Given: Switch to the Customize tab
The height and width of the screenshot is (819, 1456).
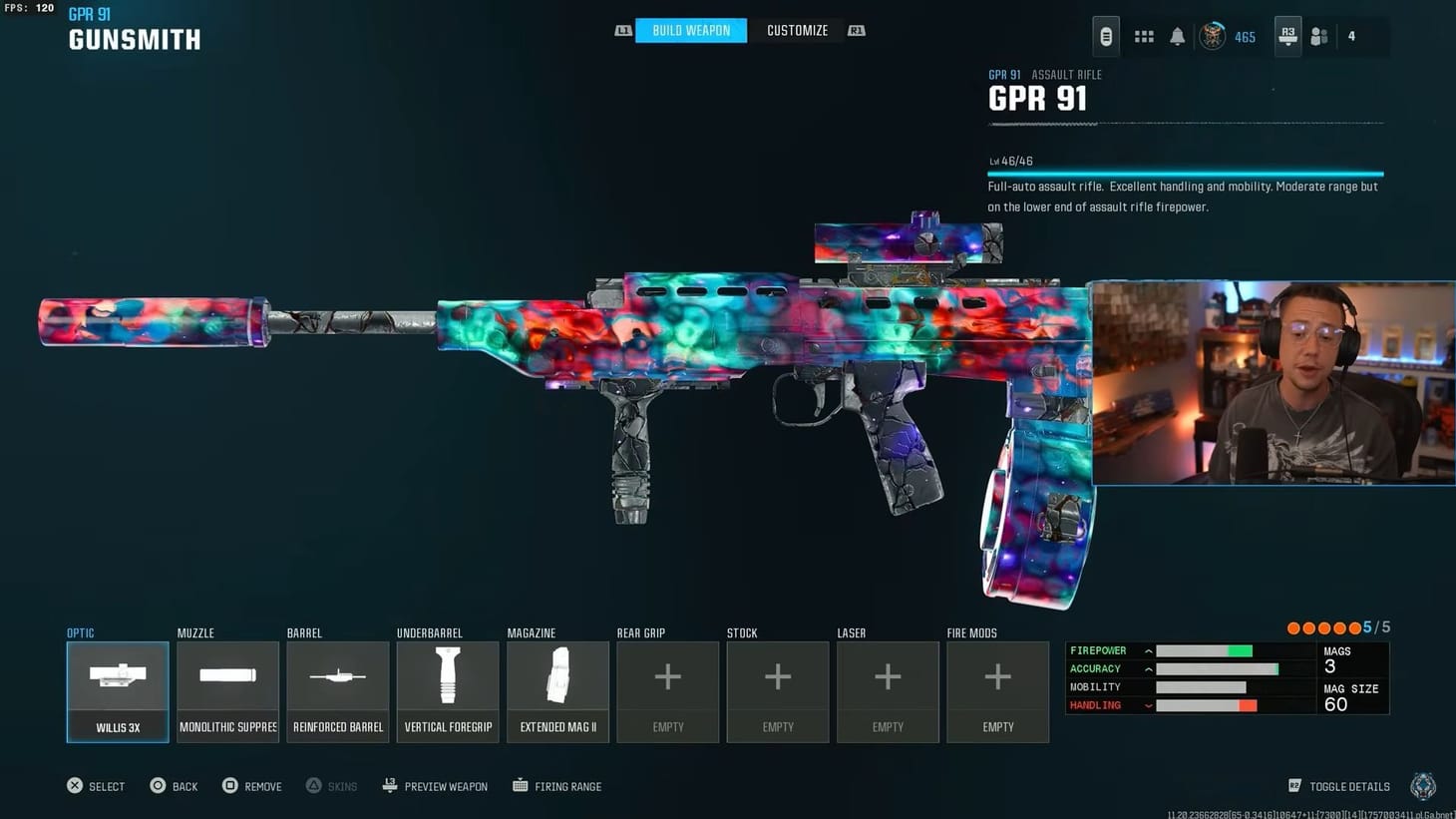Looking at the screenshot, I should (x=797, y=30).
